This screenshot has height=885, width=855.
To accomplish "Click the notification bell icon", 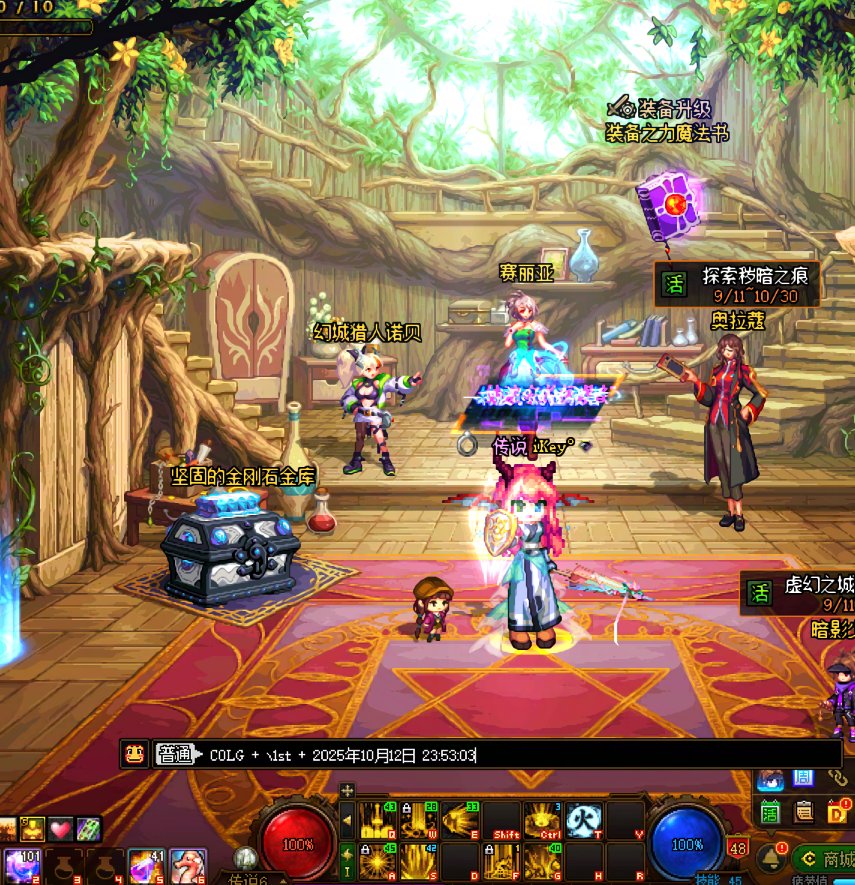I will pyautogui.click(x=769, y=857).
